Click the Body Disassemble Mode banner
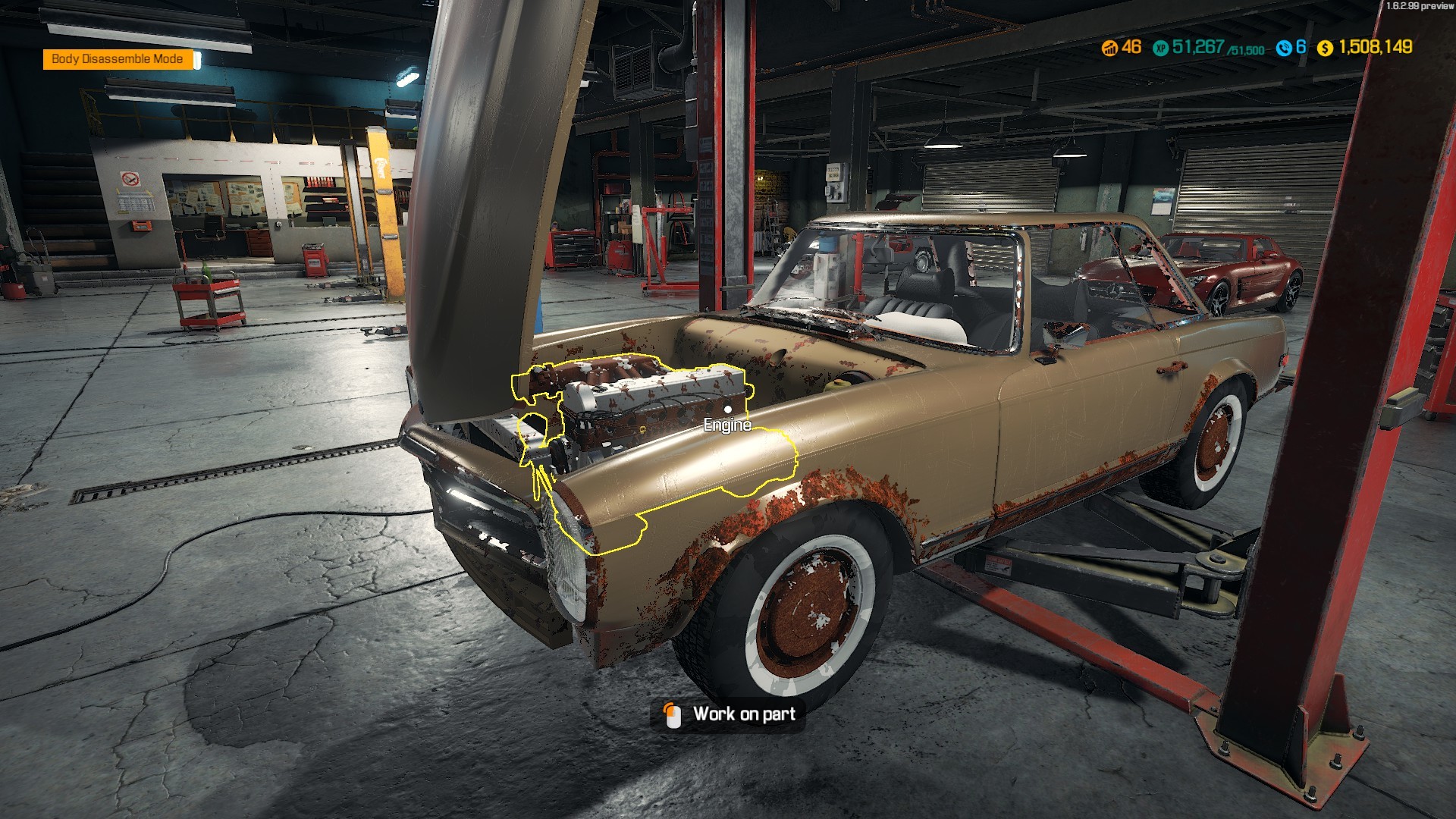Screen dimensions: 1456x819 118,59
